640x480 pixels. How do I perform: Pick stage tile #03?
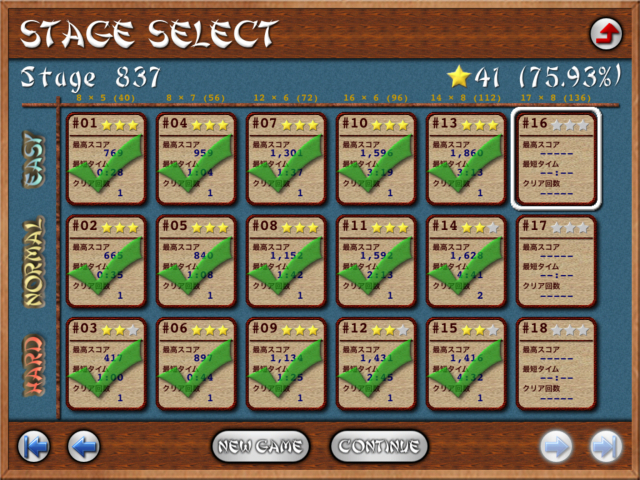(107, 364)
